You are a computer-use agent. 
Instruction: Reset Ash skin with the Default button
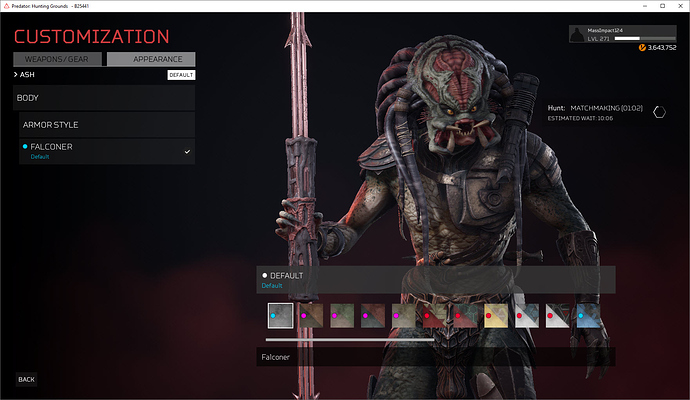(181, 75)
